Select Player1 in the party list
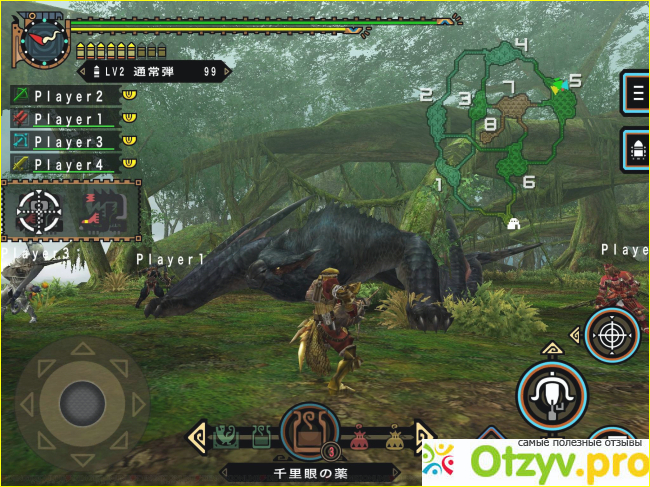 pyautogui.click(x=68, y=119)
